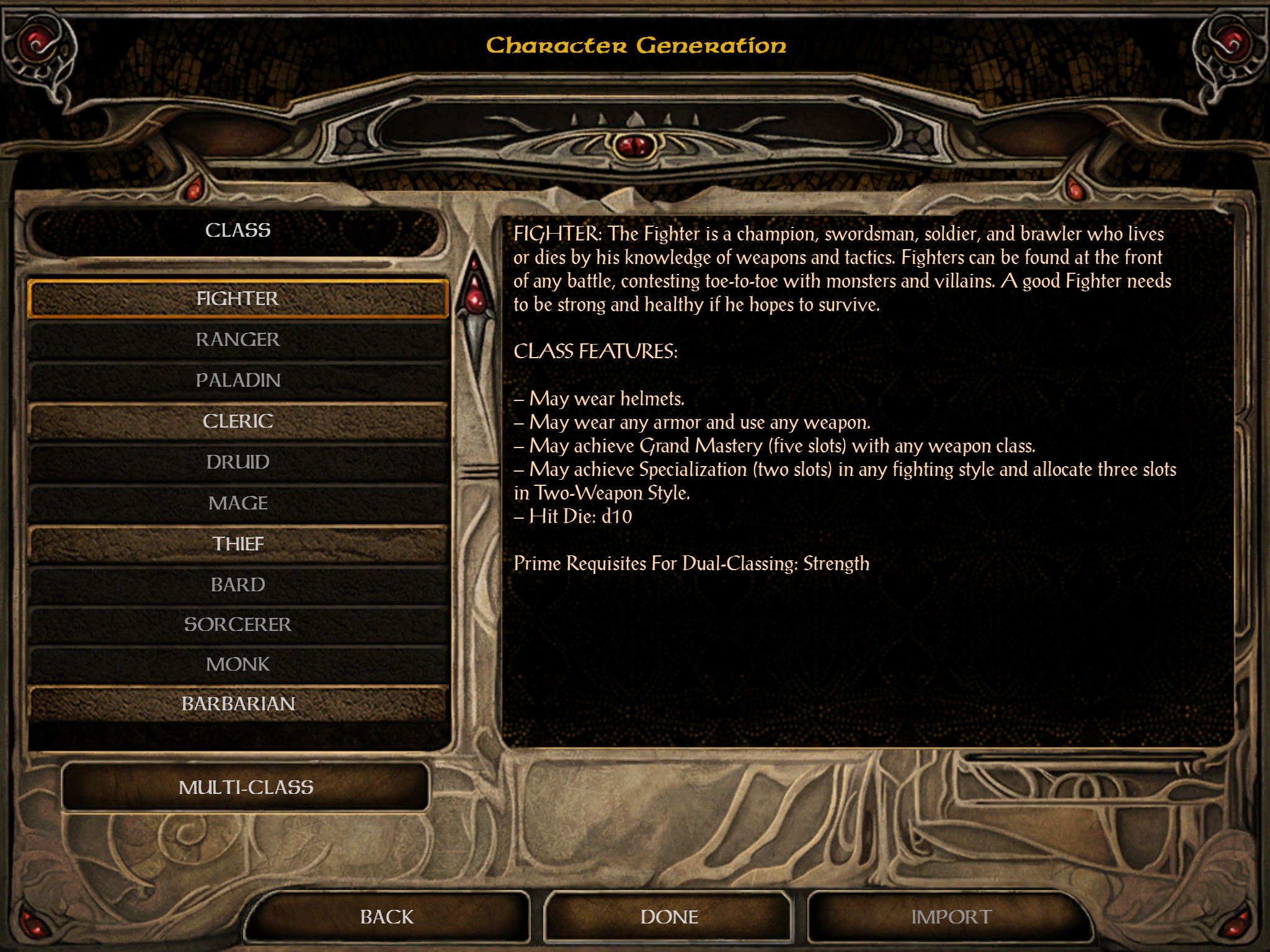Choose the Ranger class option
The image size is (1270, 952).
pos(238,340)
